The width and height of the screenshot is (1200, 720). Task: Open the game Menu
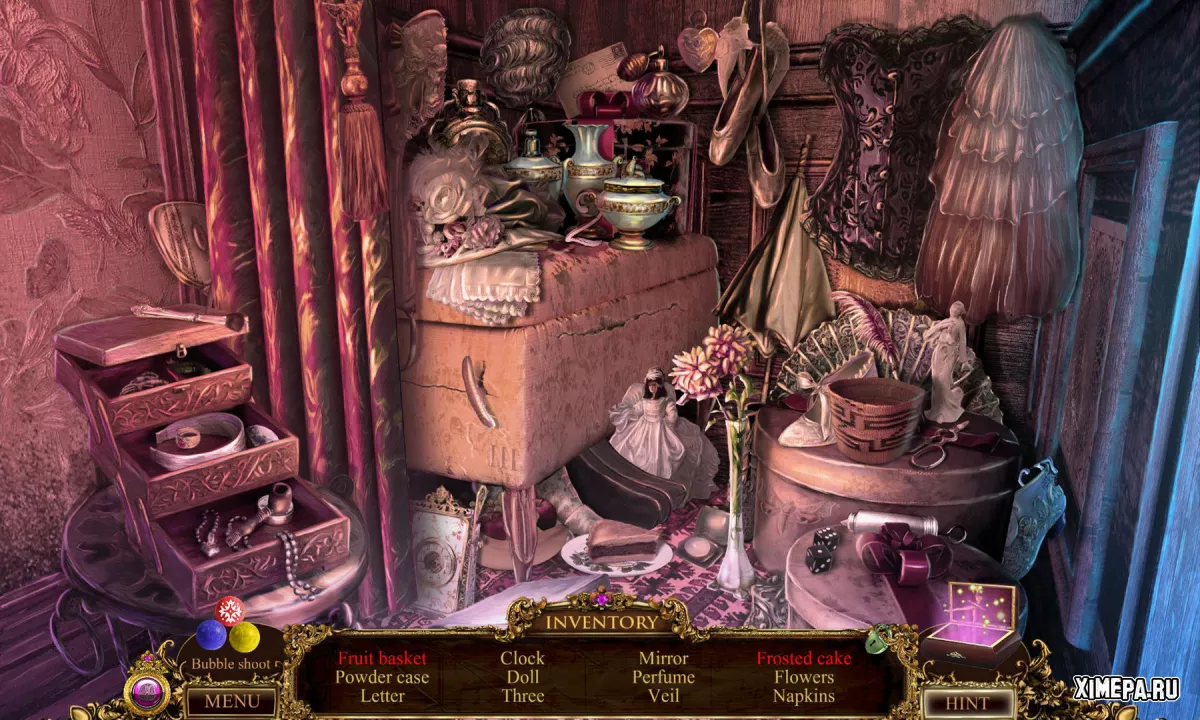(x=225, y=701)
